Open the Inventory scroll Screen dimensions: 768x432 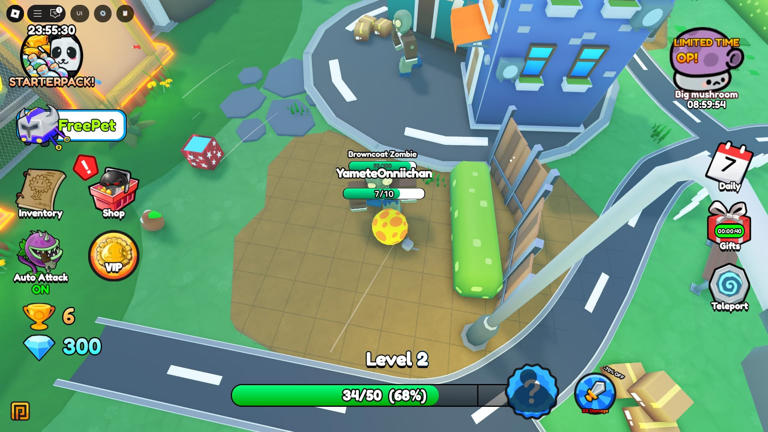40,192
